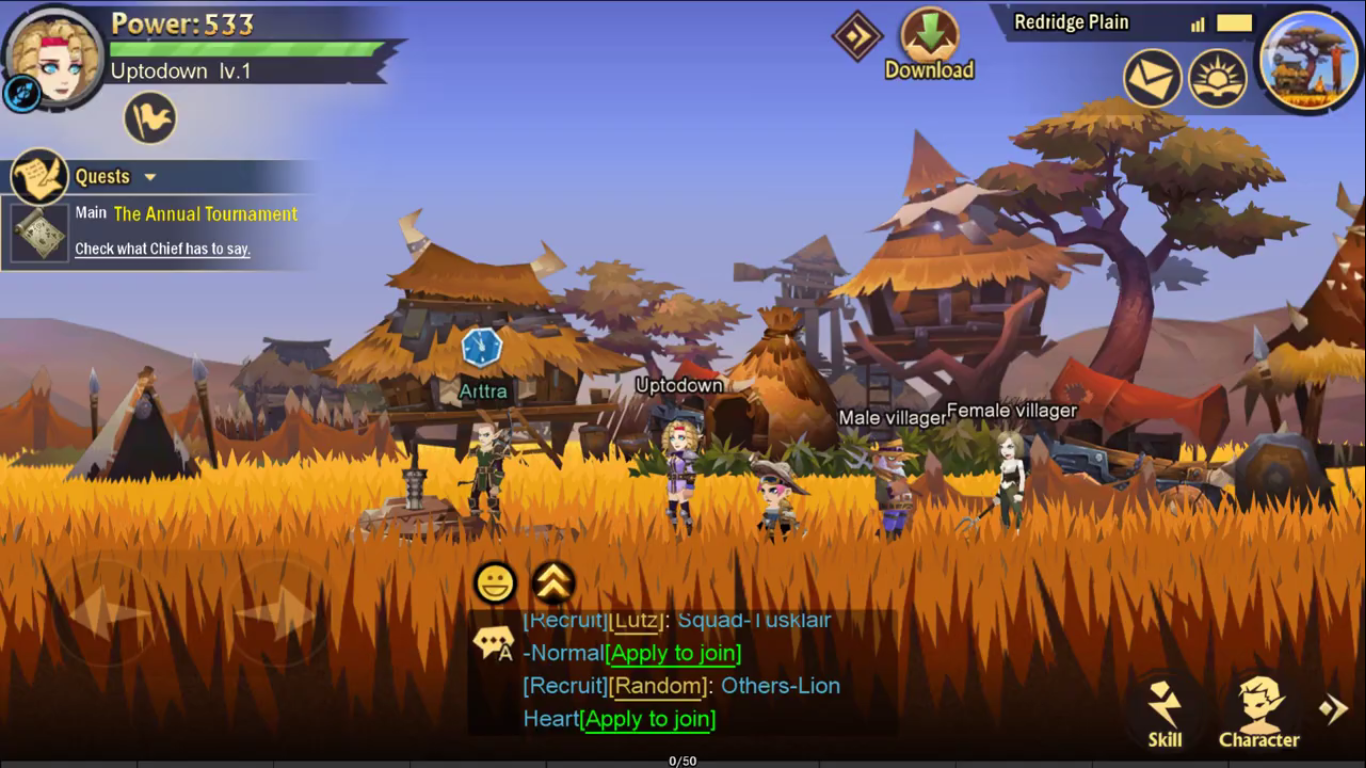This screenshot has height=768, width=1366.
Task: Open the daily events sun icon
Action: 1218,77
